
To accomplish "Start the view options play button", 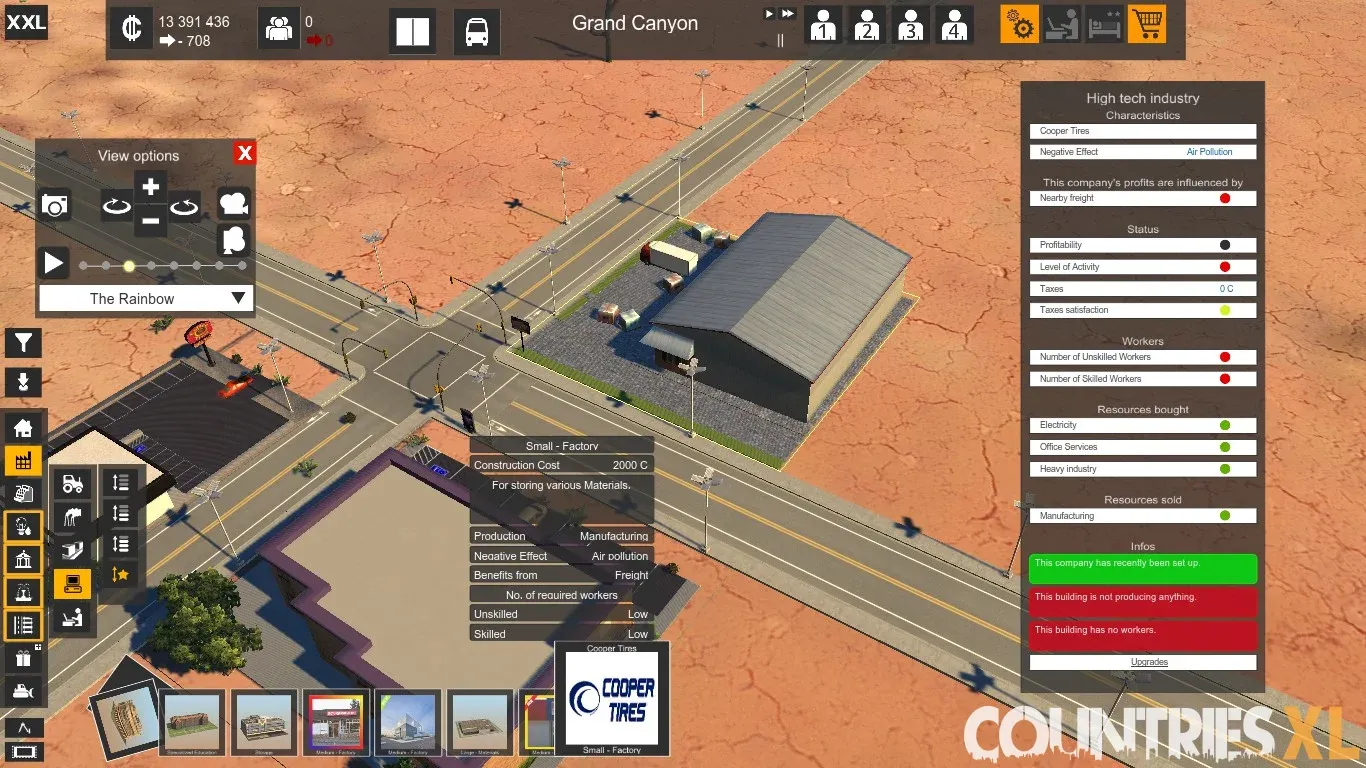I will [x=54, y=264].
